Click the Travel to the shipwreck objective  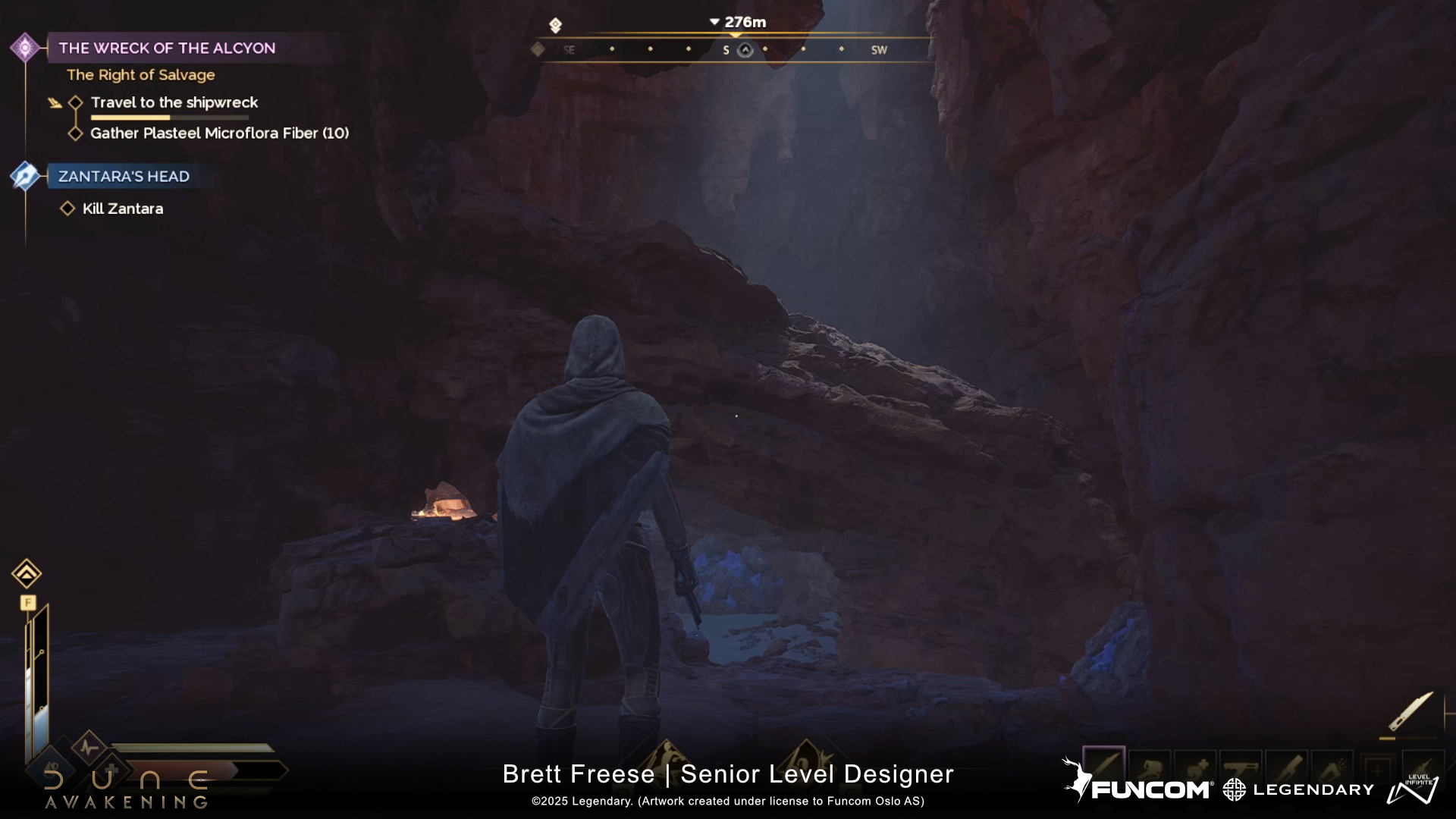174,102
